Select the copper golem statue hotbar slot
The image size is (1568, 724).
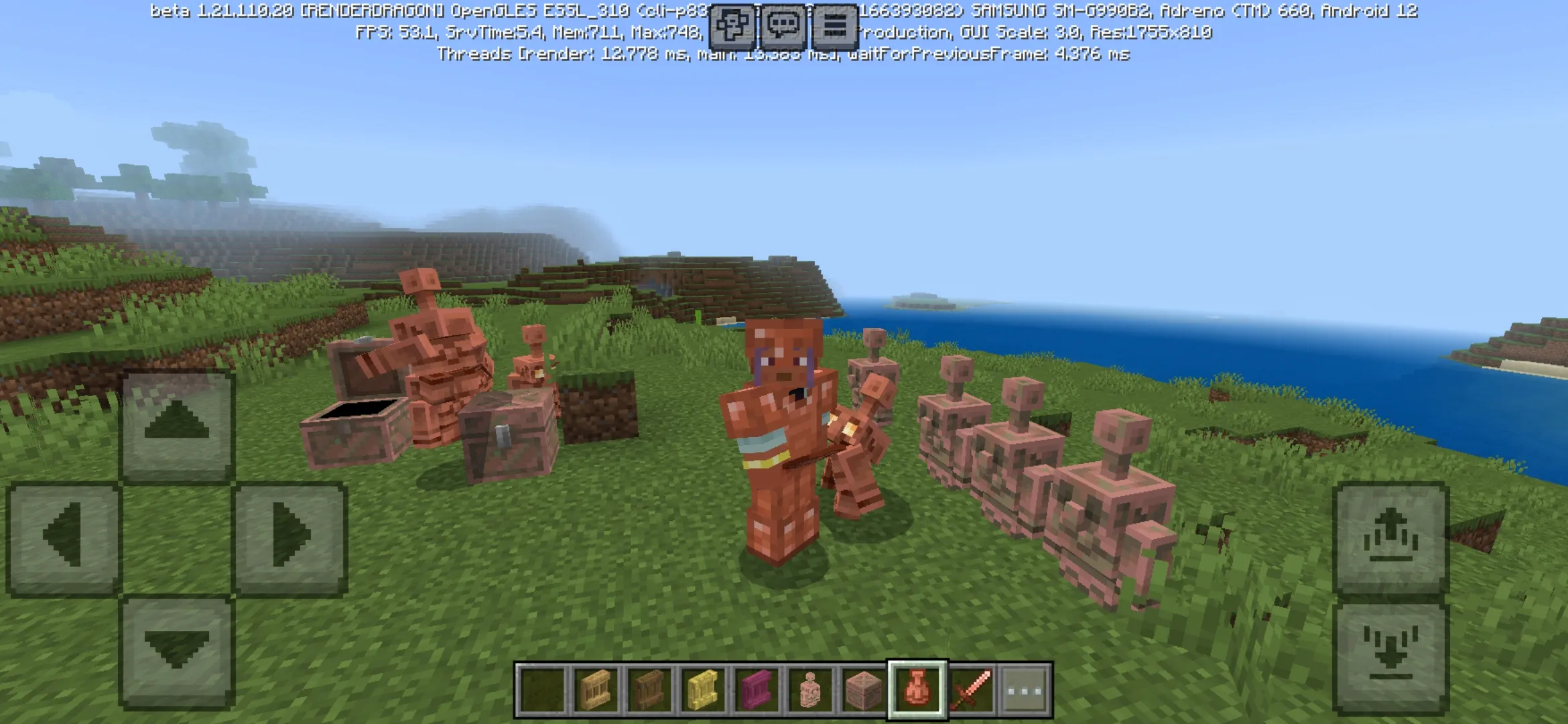pyautogui.click(x=810, y=689)
